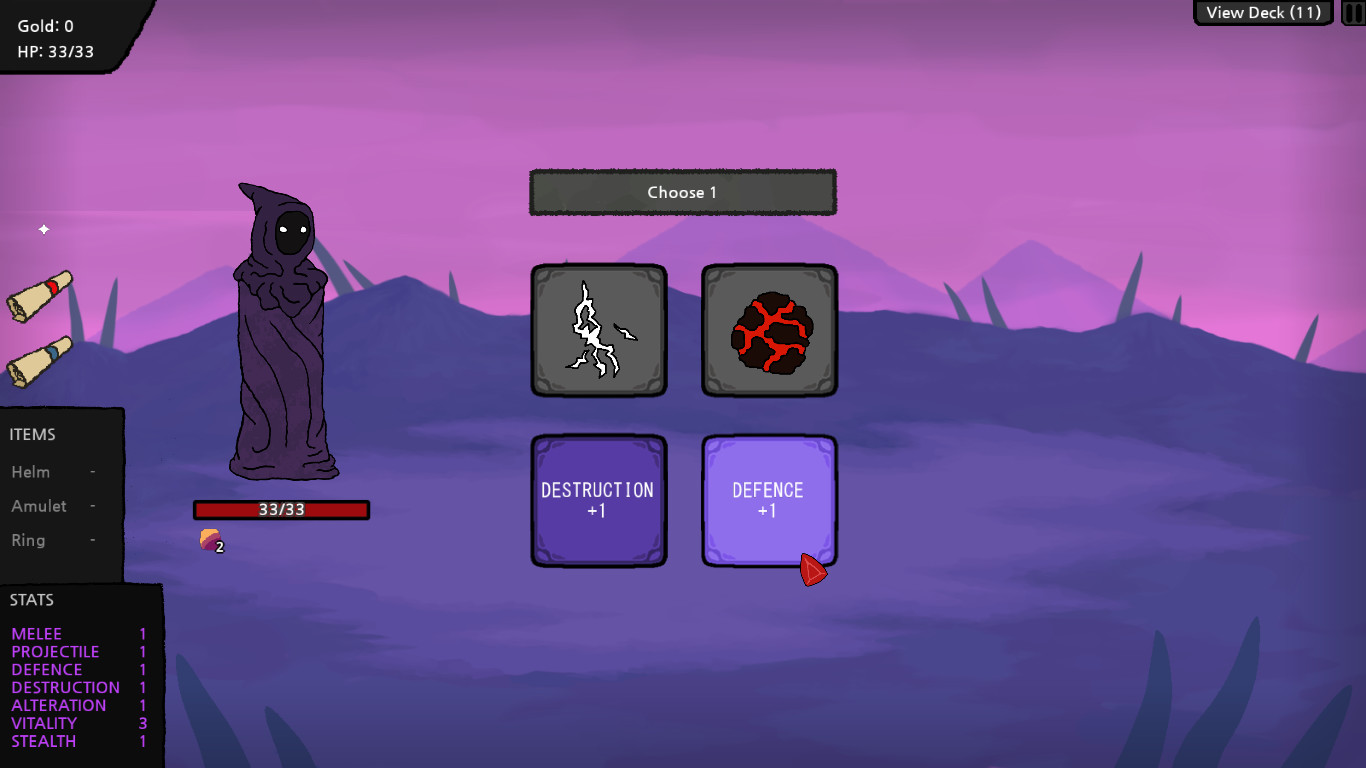Choose the DESTRUCTION +1 upgrade

pos(598,500)
